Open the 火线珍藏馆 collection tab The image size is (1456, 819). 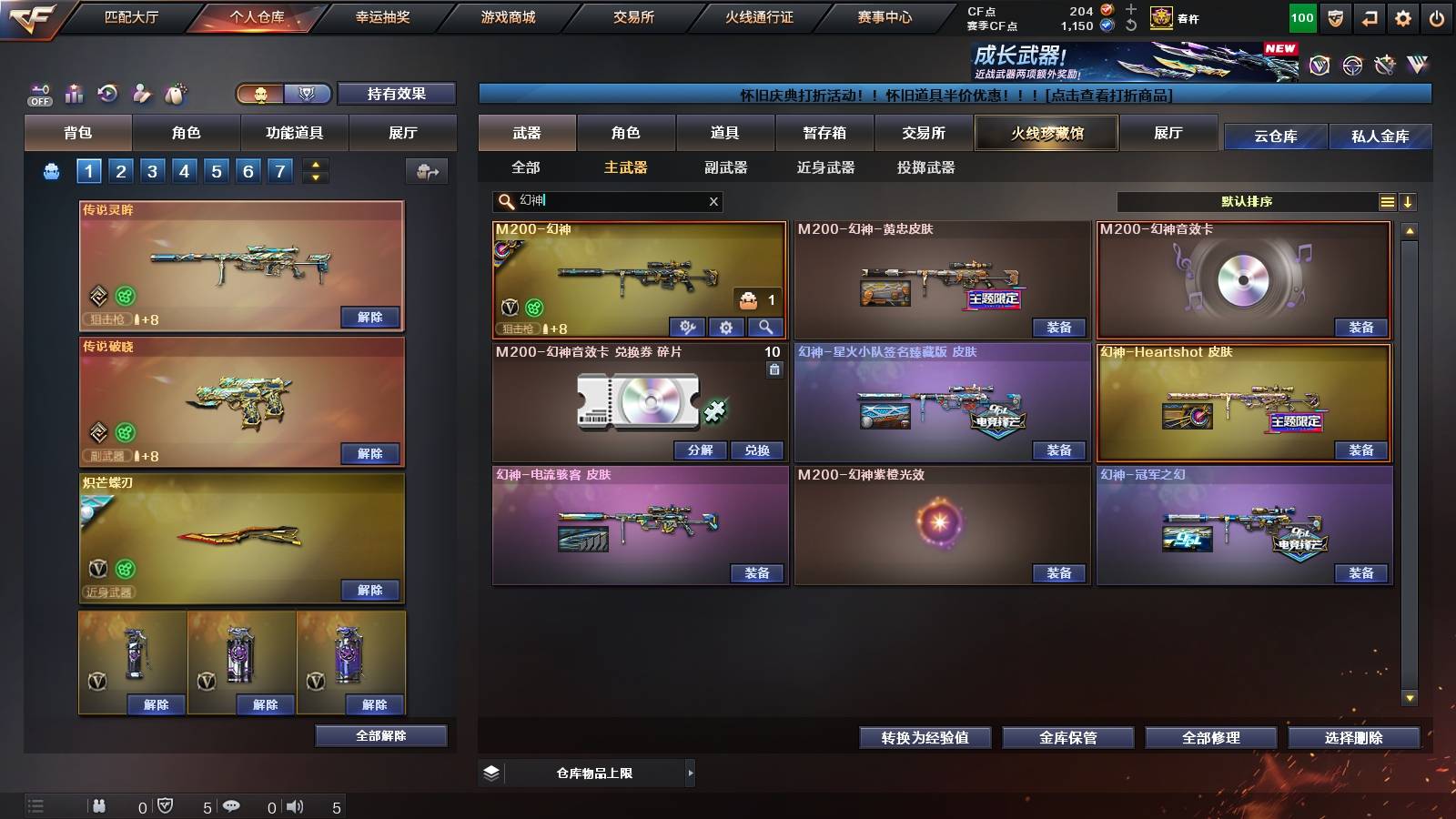pos(1046,133)
